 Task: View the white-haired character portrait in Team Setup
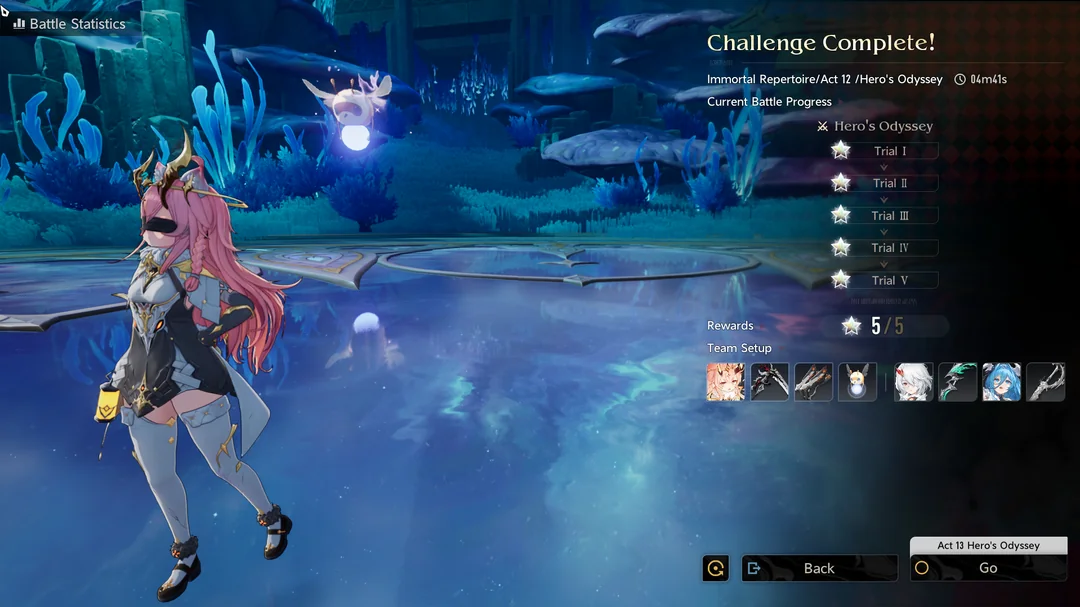pyautogui.click(x=914, y=382)
